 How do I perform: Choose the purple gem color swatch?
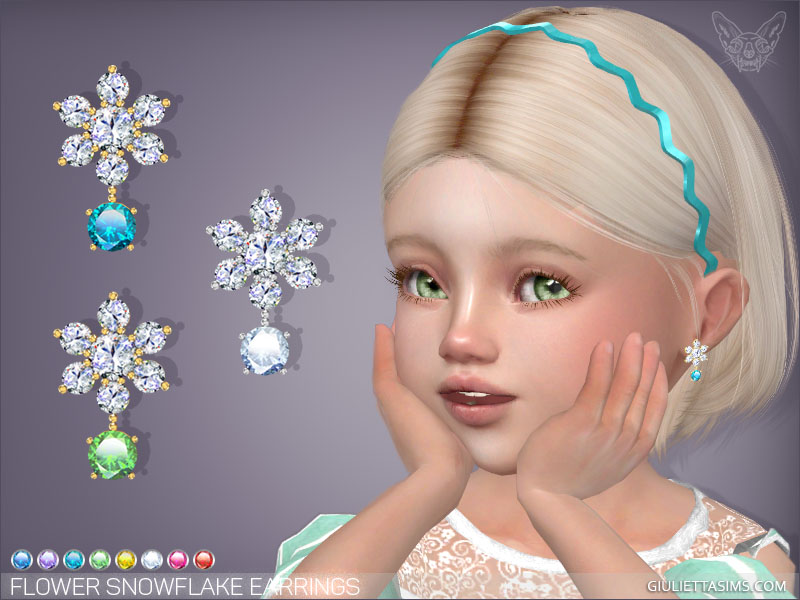point(46,558)
